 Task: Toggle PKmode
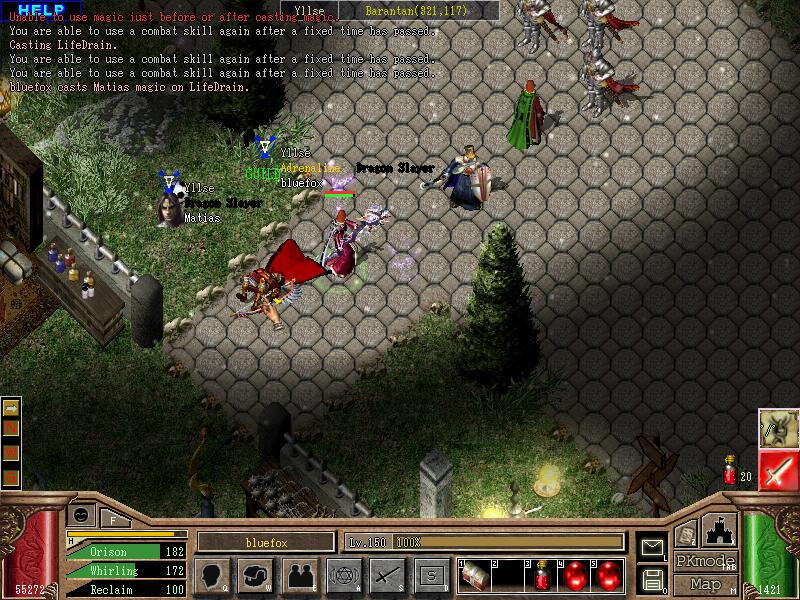point(705,561)
